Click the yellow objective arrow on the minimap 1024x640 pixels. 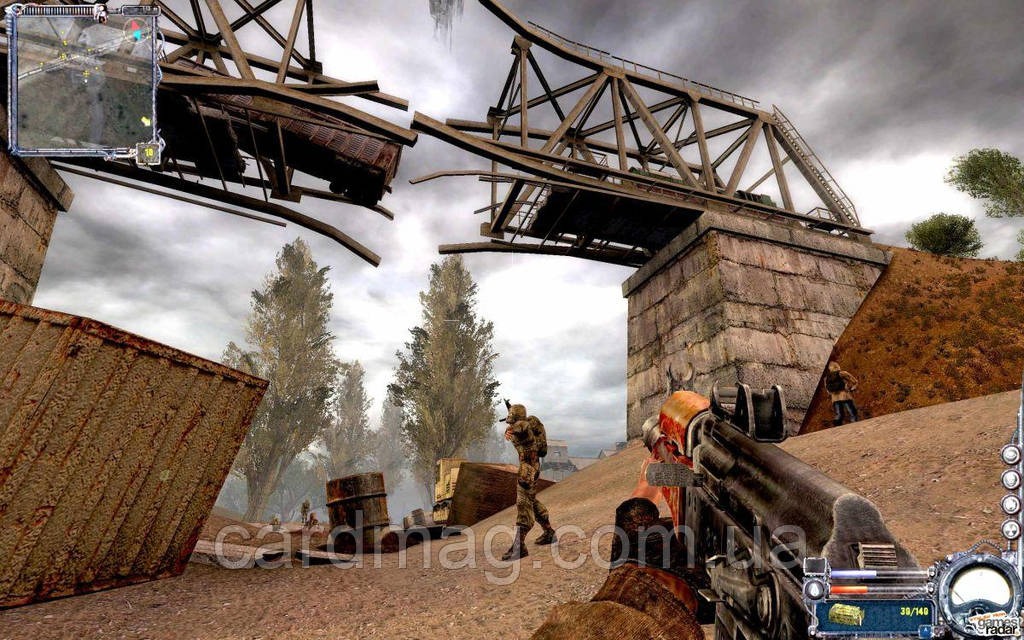(146, 121)
